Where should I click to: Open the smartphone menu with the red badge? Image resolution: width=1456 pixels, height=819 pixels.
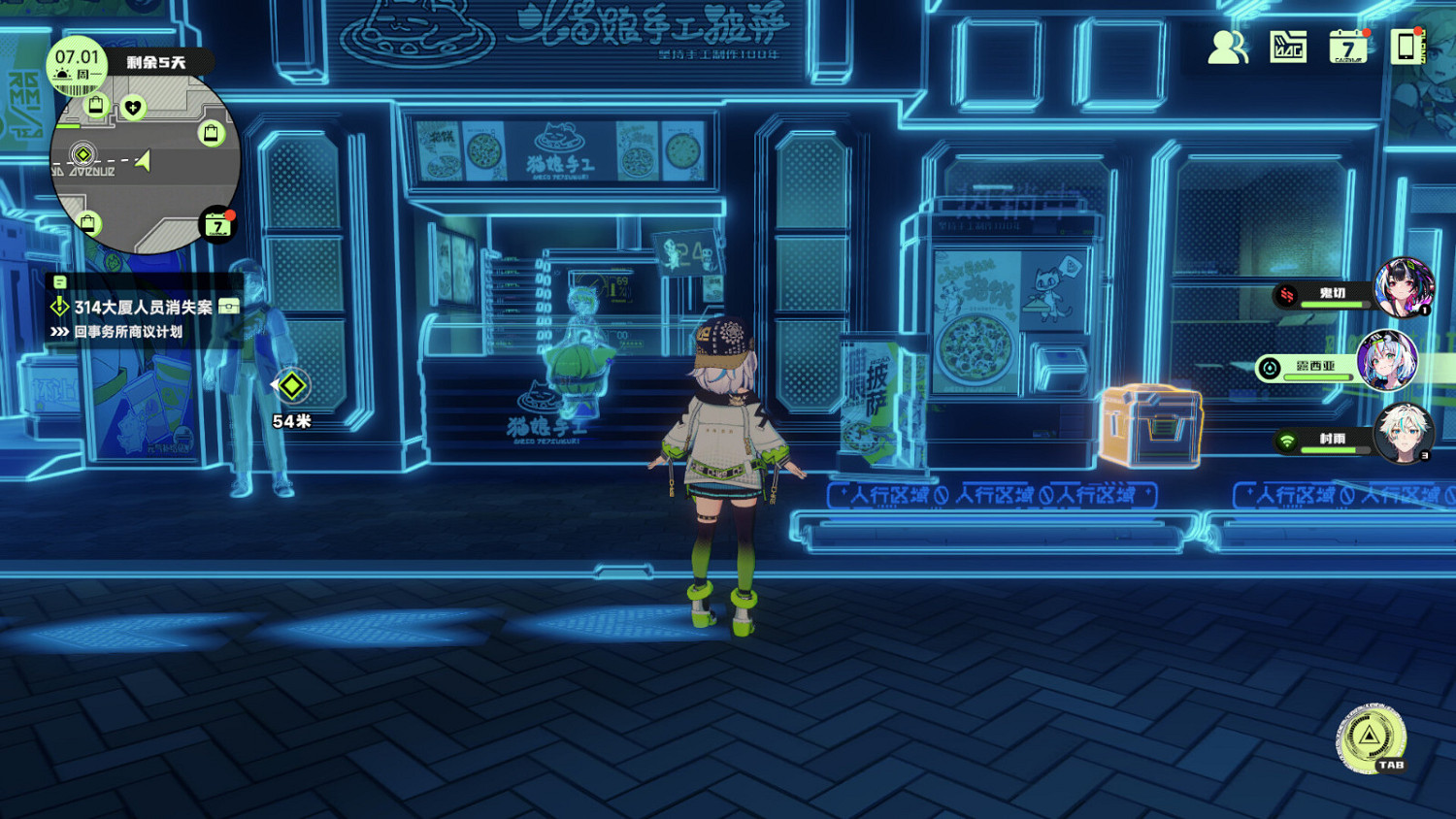point(1405,47)
